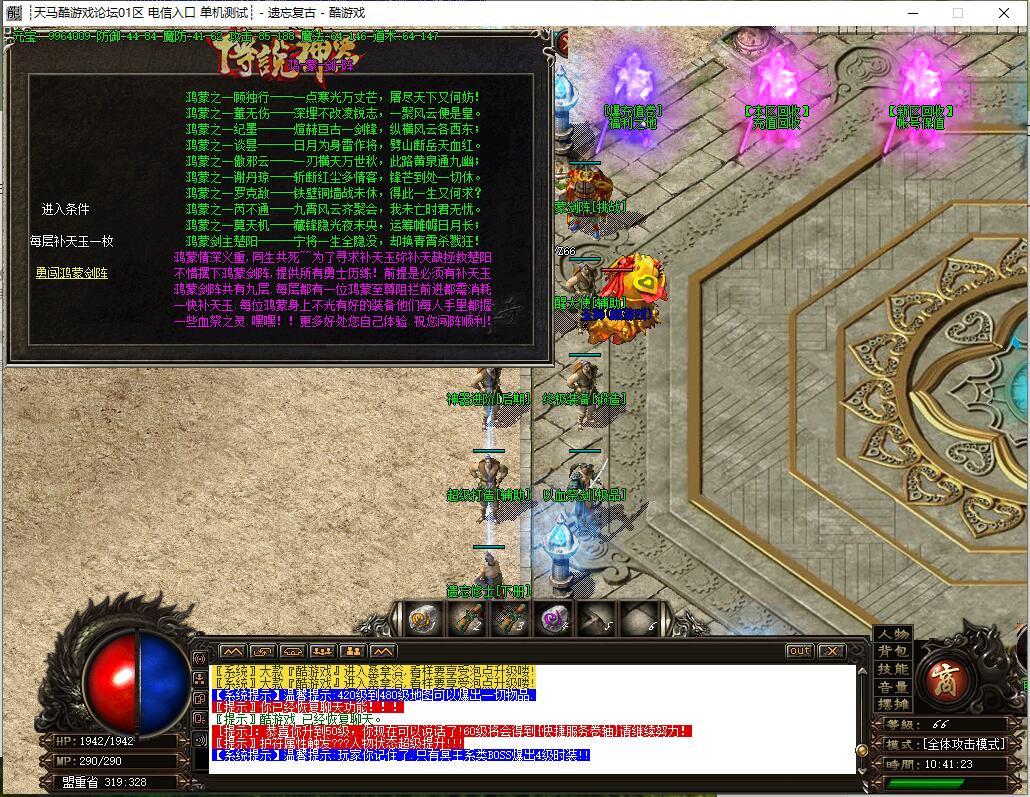Open the 背包 bag panel

[x=893, y=651]
